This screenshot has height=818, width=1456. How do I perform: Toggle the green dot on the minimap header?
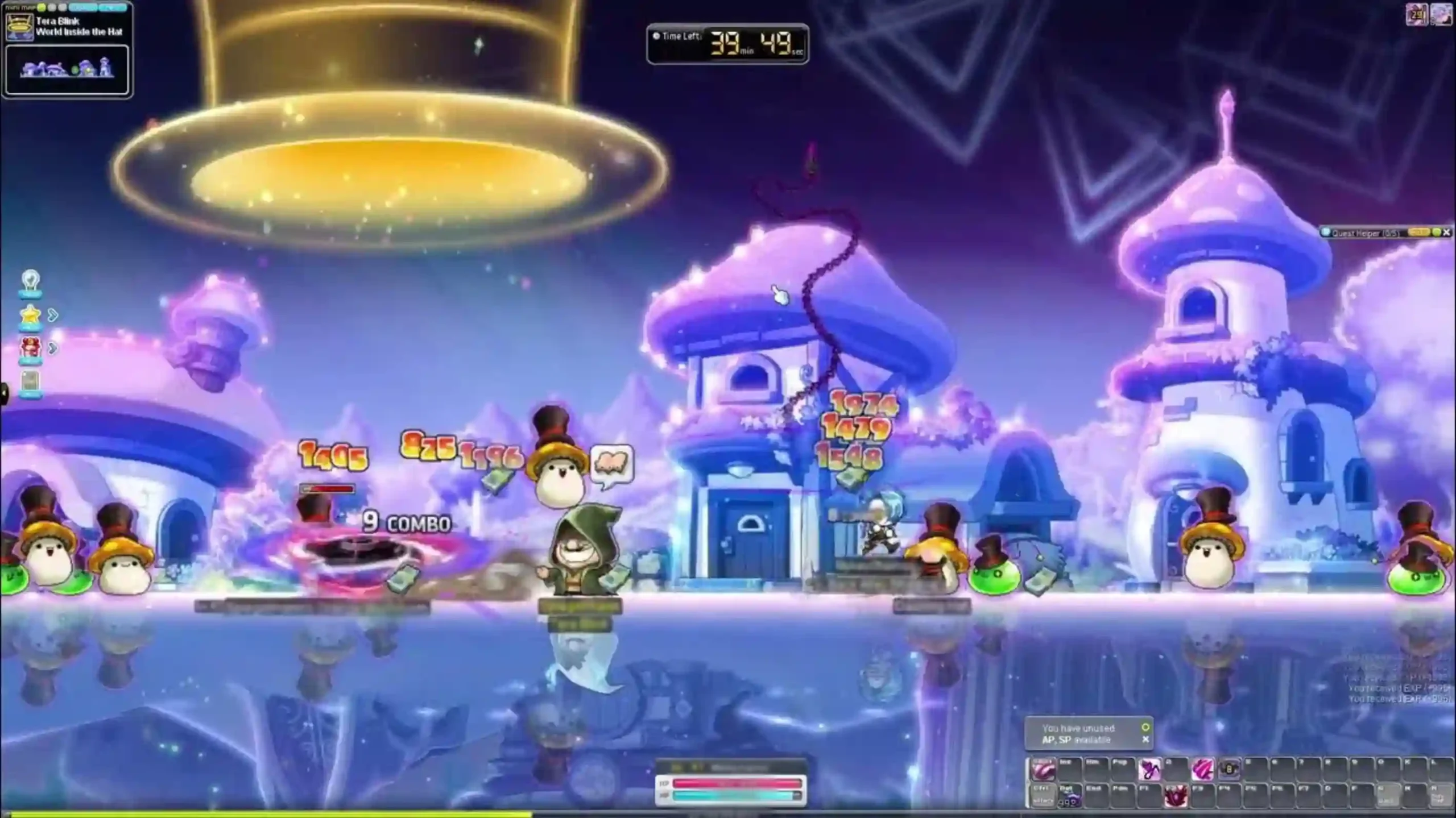(40, 7)
